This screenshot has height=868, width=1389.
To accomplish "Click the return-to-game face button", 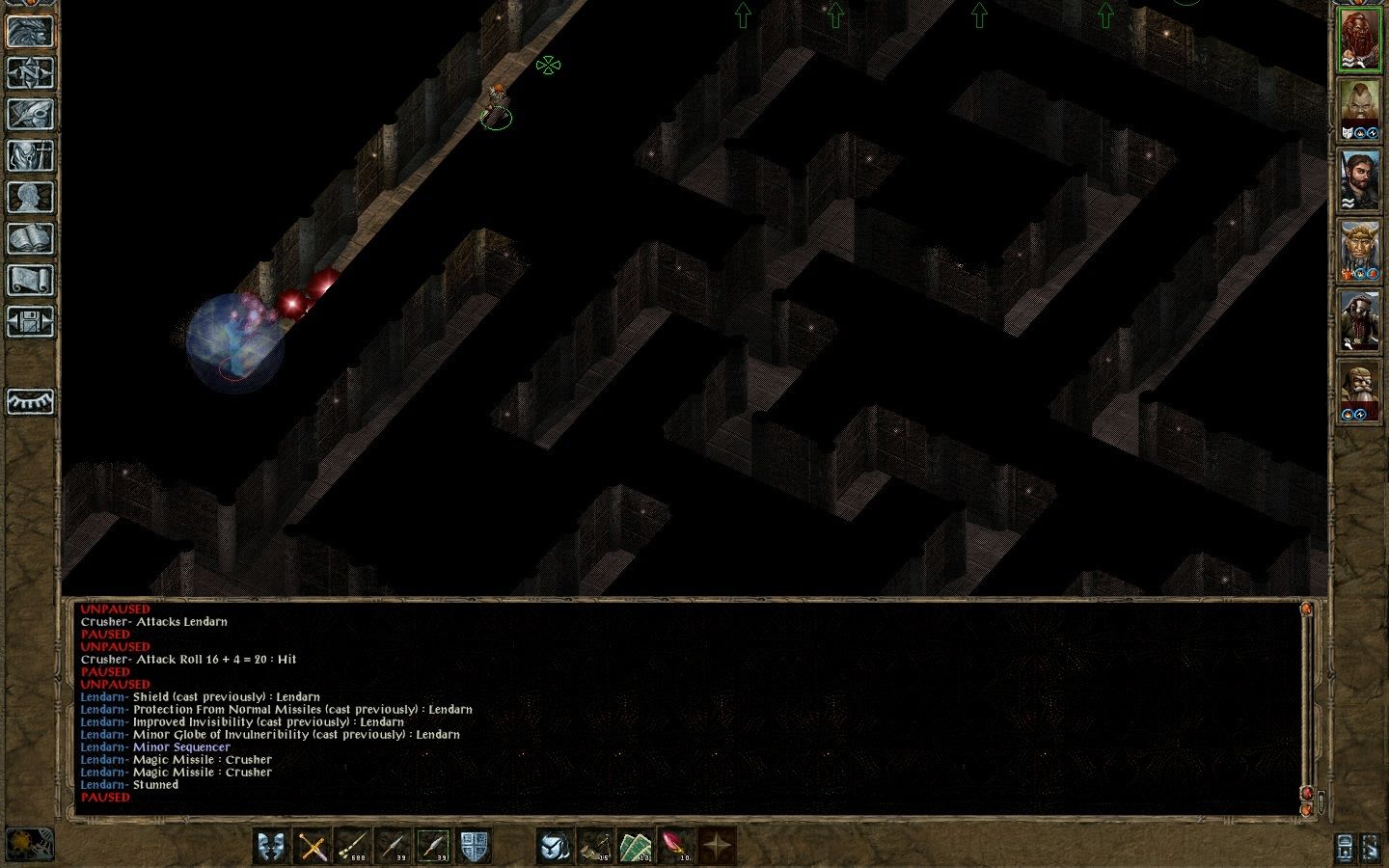I will click(x=30, y=32).
